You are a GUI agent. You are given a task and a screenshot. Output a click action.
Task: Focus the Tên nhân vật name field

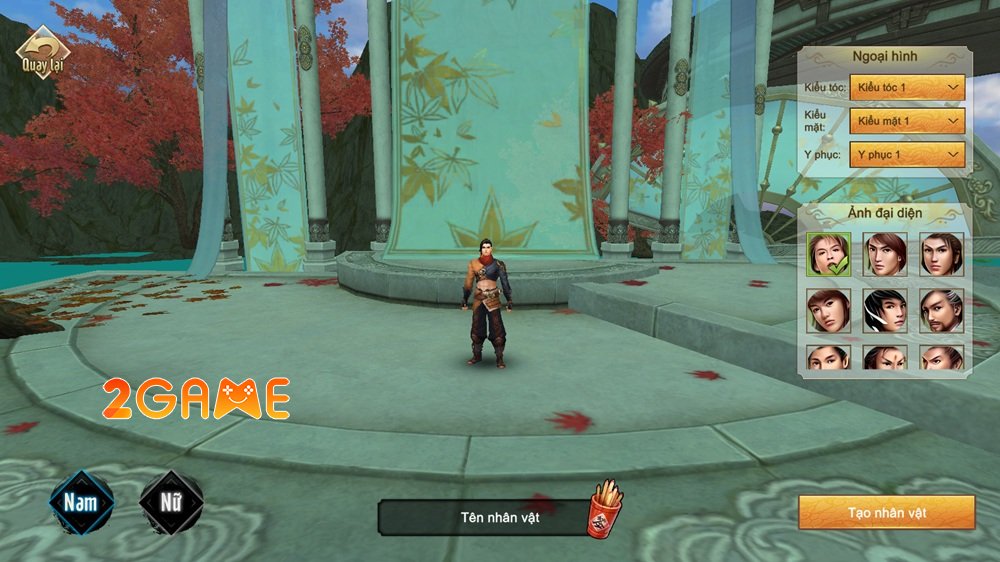[x=484, y=516]
